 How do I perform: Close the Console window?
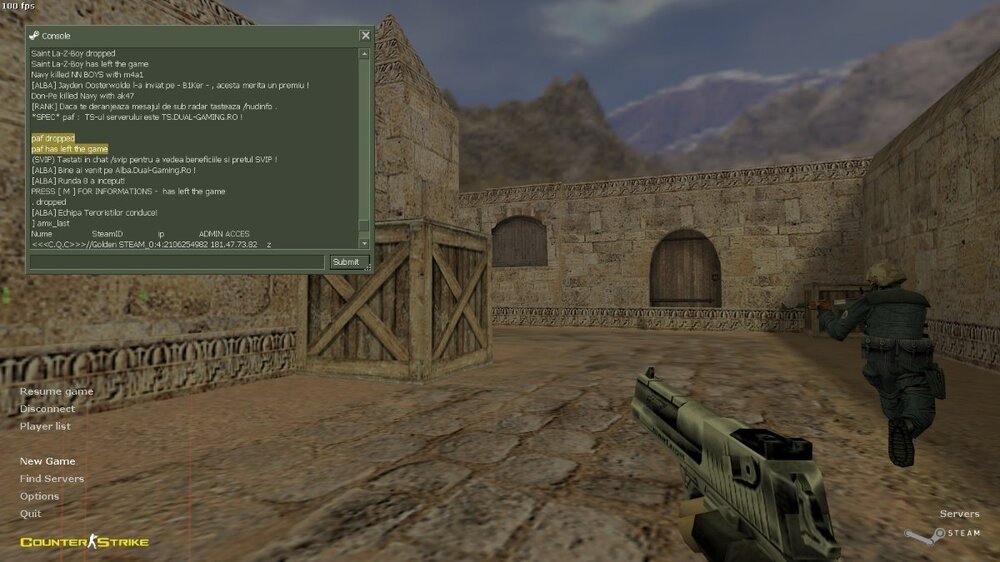(365, 35)
